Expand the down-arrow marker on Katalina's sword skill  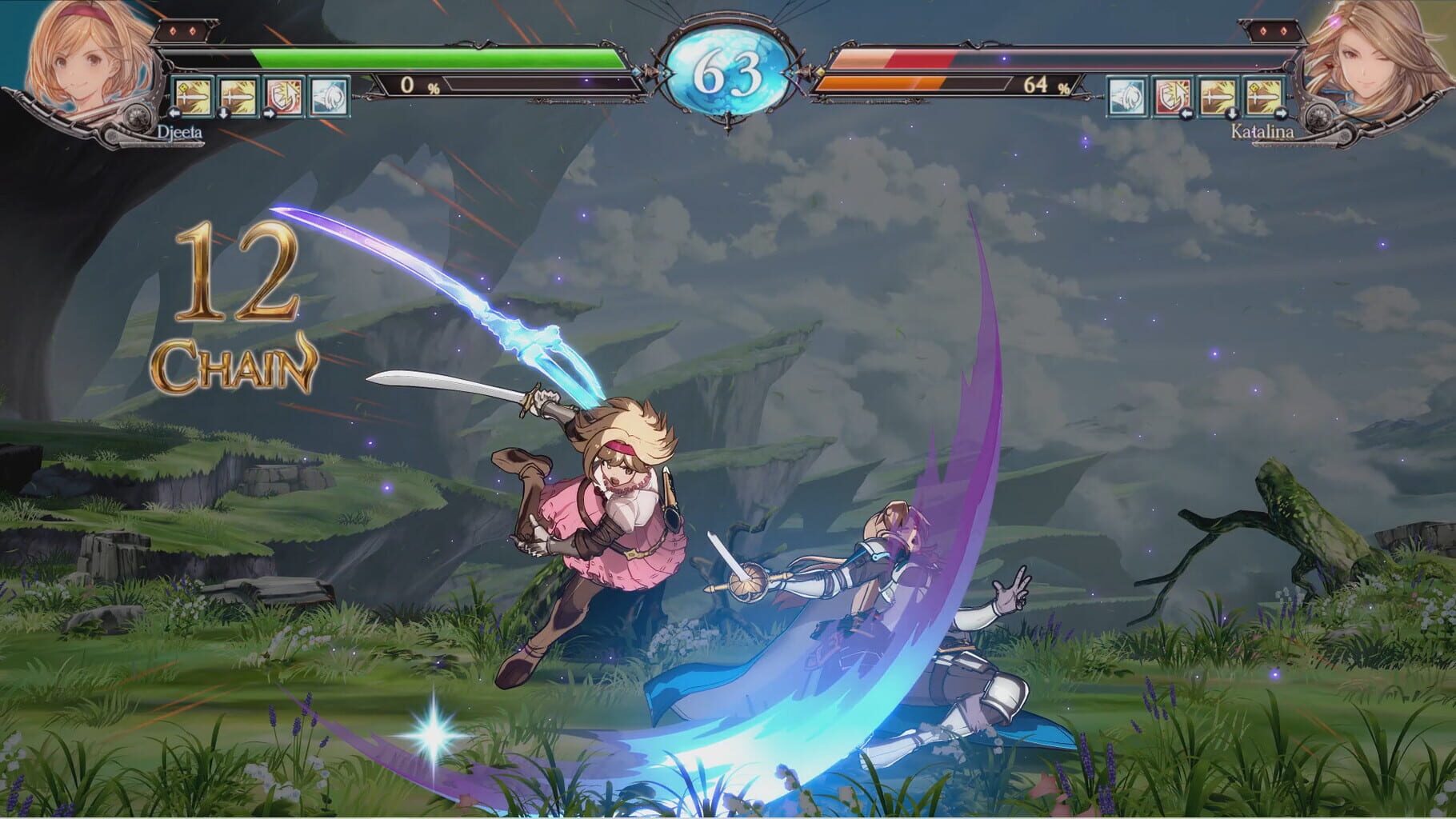pos(1232,114)
